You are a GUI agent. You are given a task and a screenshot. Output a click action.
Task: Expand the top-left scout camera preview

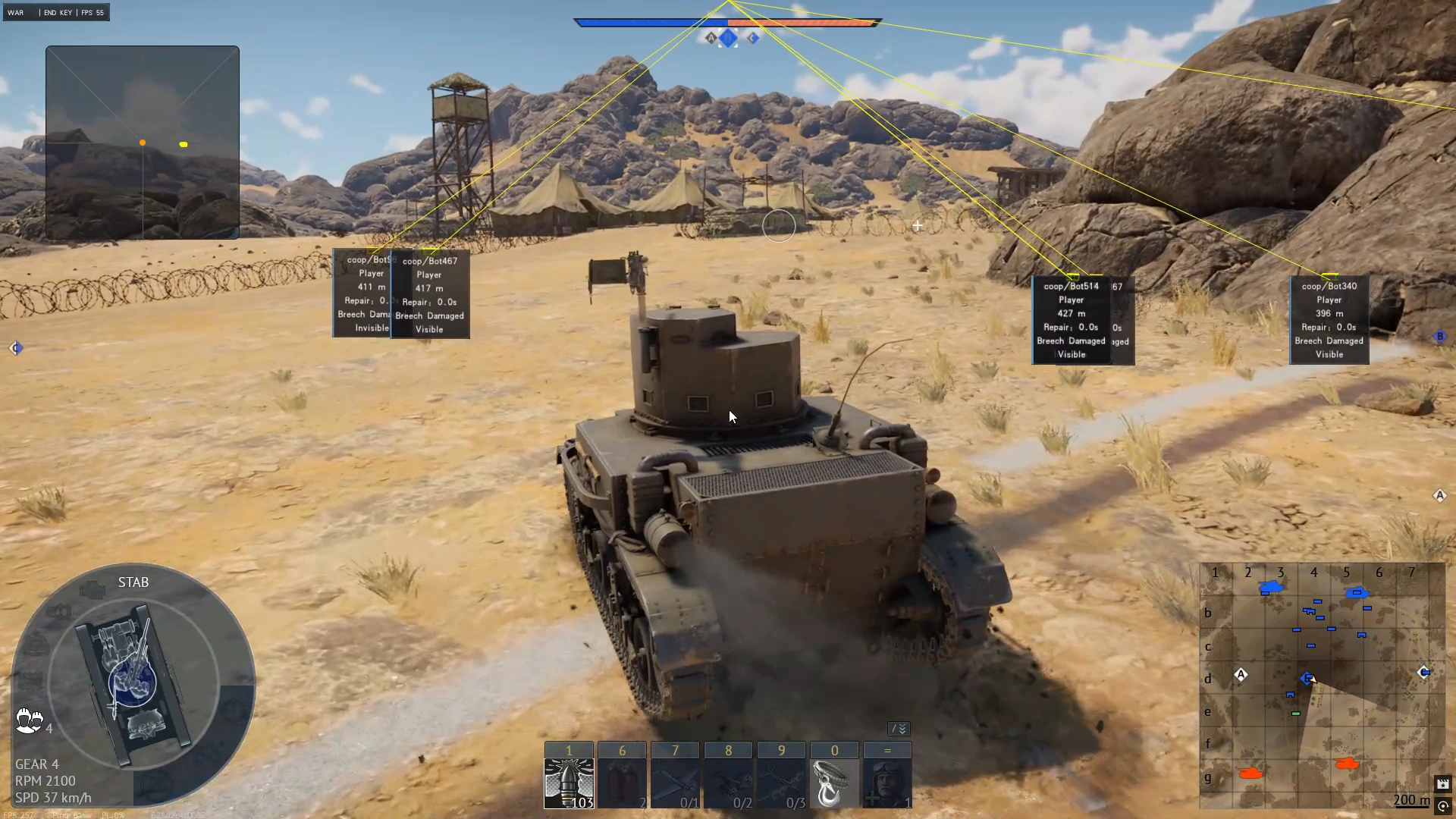pos(142,141)
